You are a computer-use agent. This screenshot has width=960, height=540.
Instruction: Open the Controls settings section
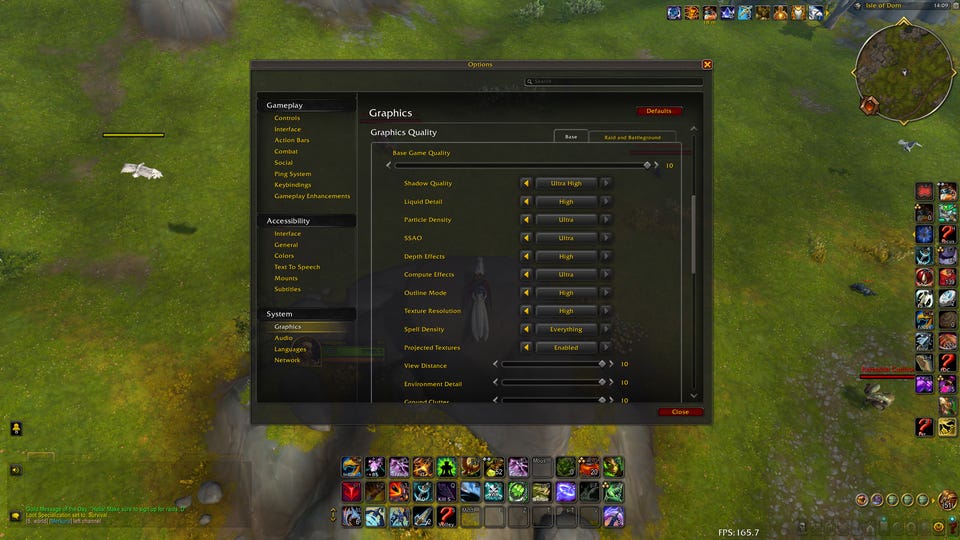click(287, 118)
